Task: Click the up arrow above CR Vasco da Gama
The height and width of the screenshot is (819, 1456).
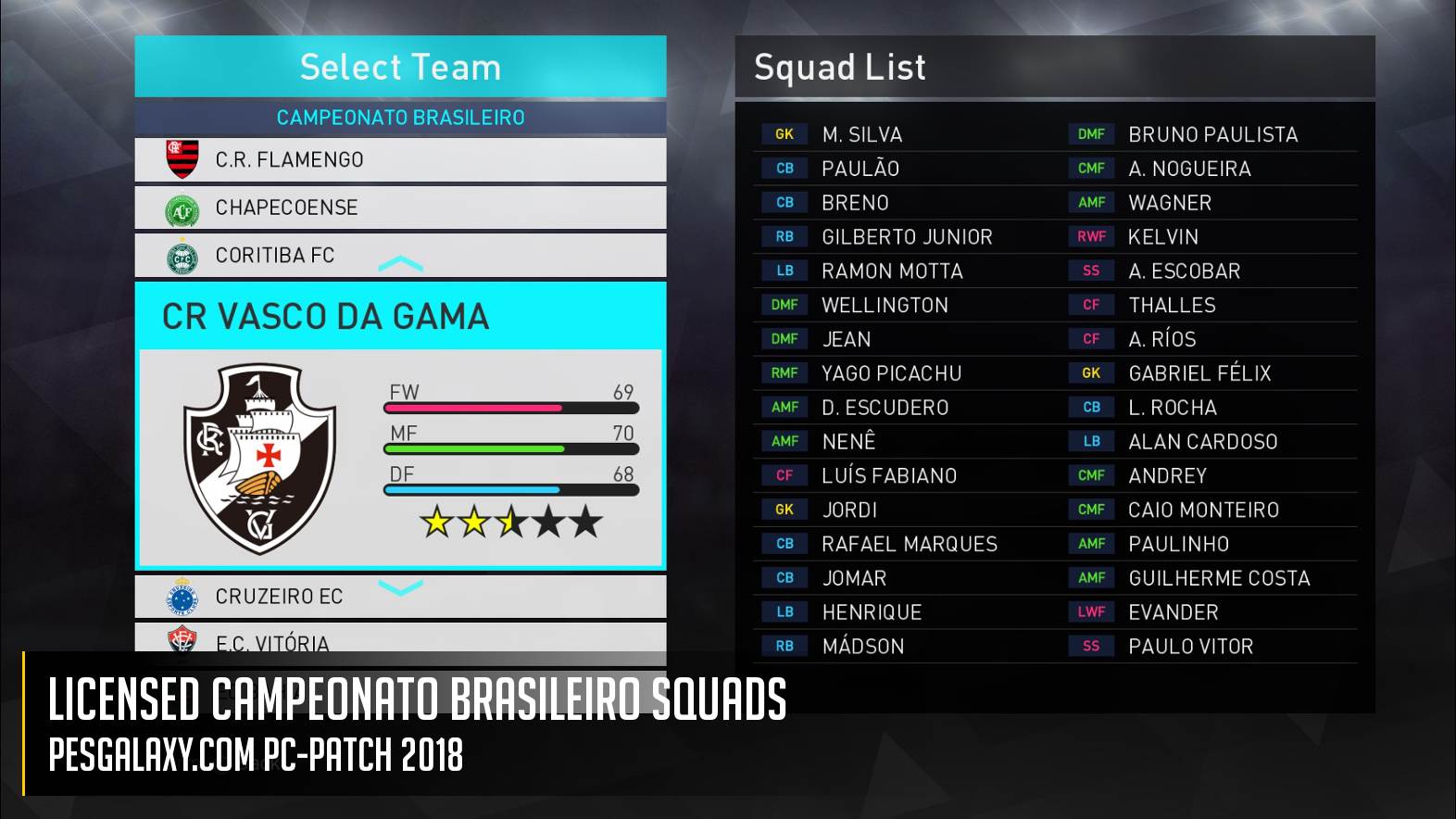Action: (x=401, y=265)
